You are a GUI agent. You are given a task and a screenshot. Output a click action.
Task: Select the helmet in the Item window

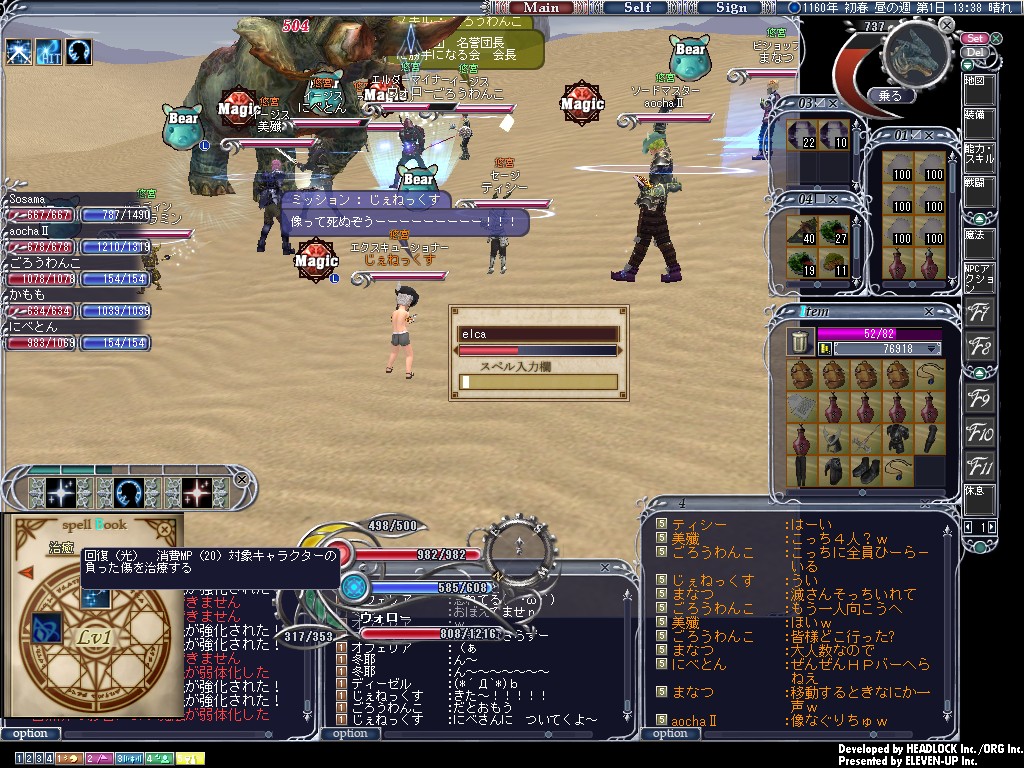832,438
